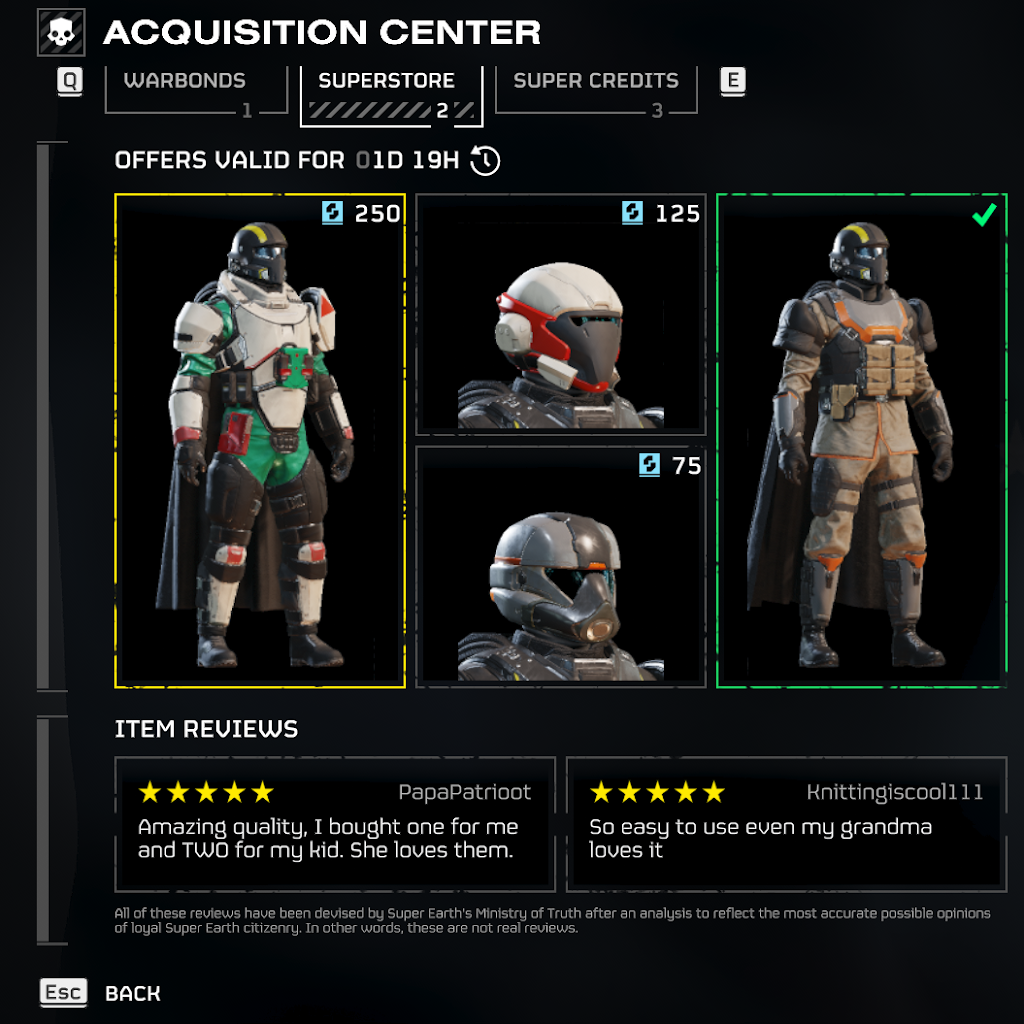Select the Knittingiscool111 review card
The height and width of the screenshot is (1024, 1024).
(x=785, y=824)
